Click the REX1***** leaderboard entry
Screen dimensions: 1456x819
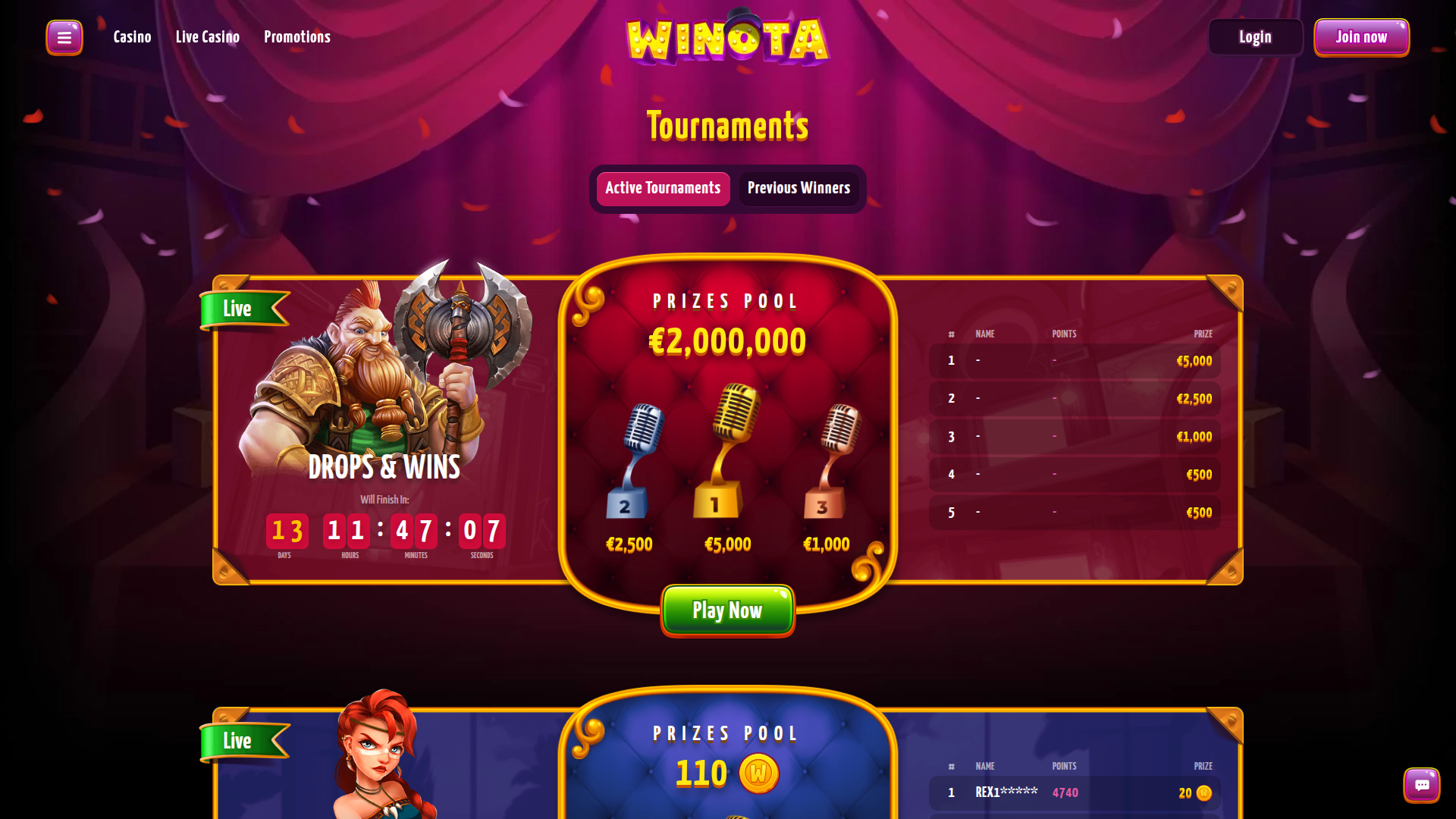1006,792
